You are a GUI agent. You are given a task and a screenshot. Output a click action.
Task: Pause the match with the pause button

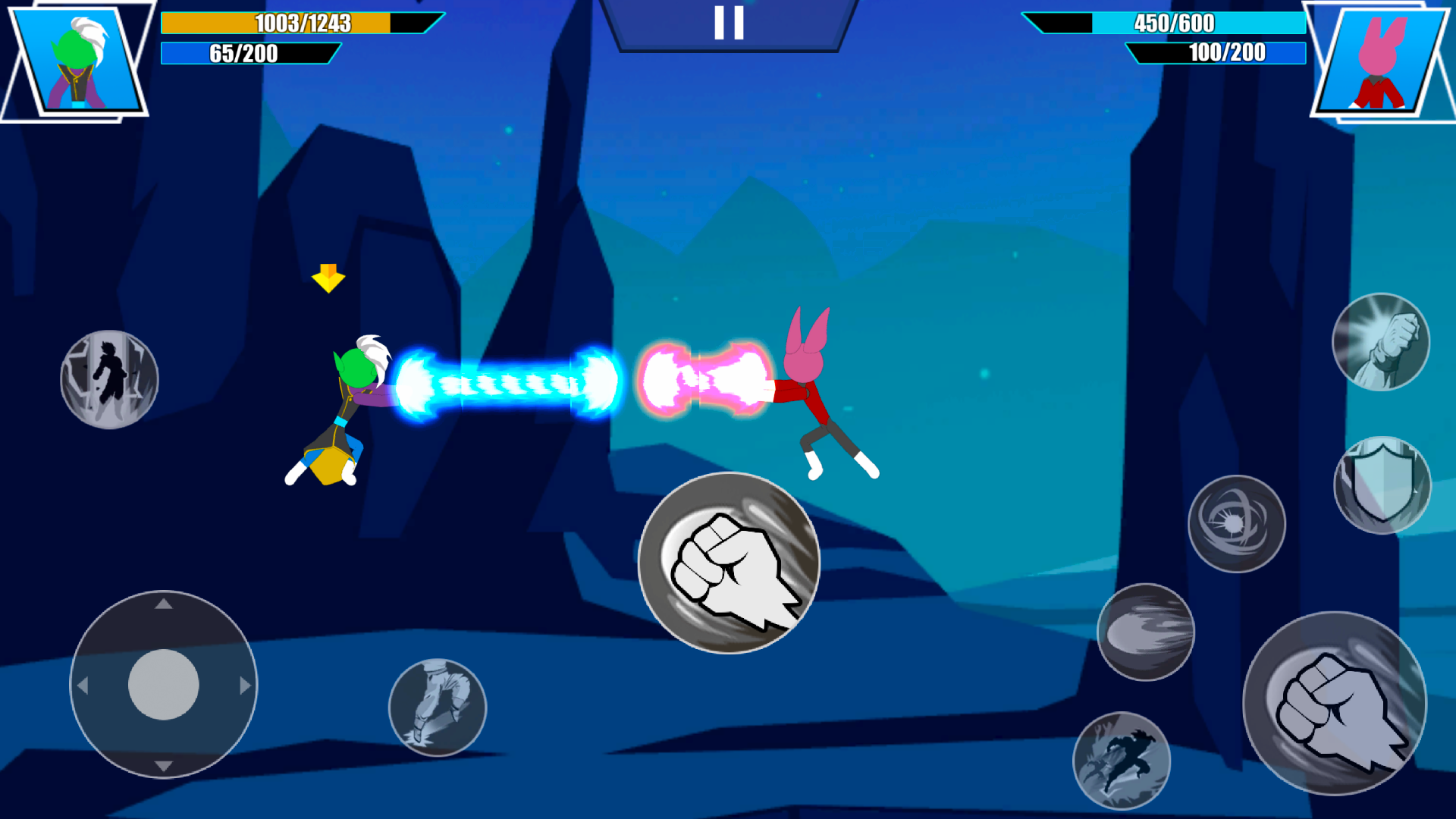pos(728,23)
